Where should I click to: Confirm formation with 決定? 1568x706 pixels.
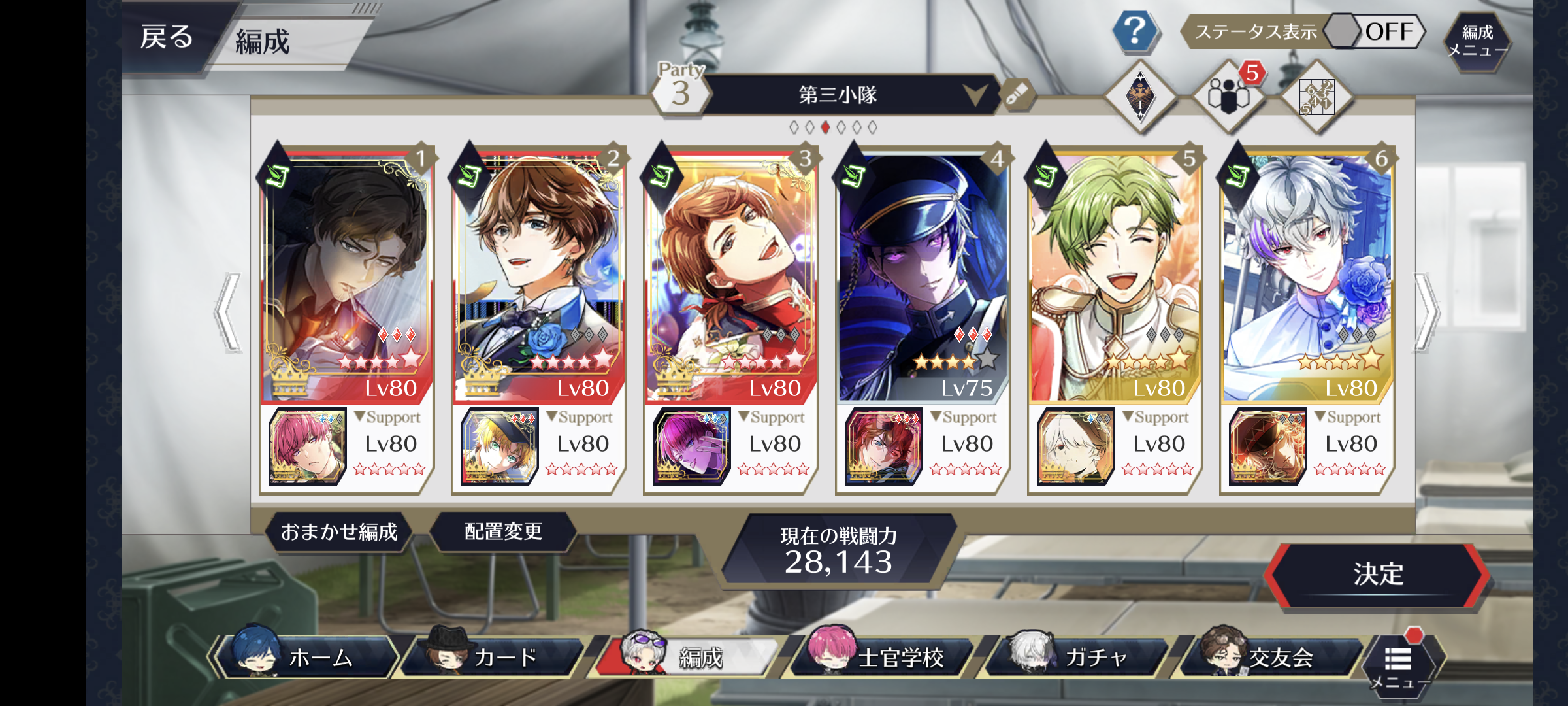(x=1377, y=575)
